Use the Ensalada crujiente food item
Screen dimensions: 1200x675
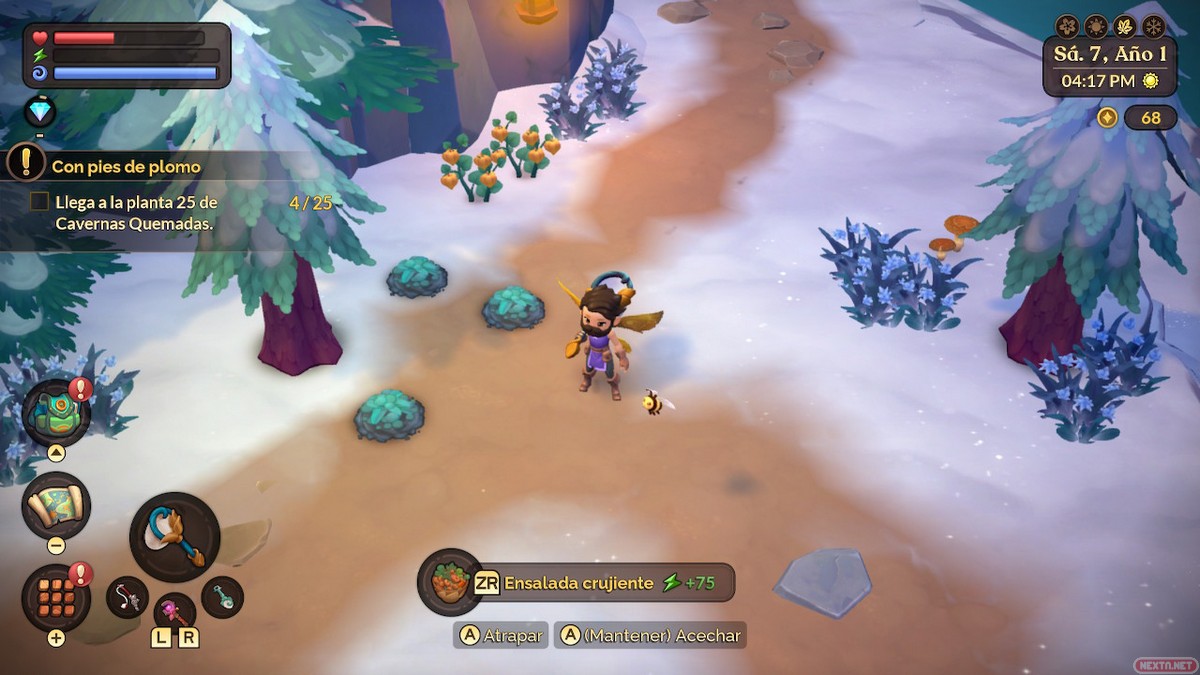pyautogui.click(x=450, y=582)
